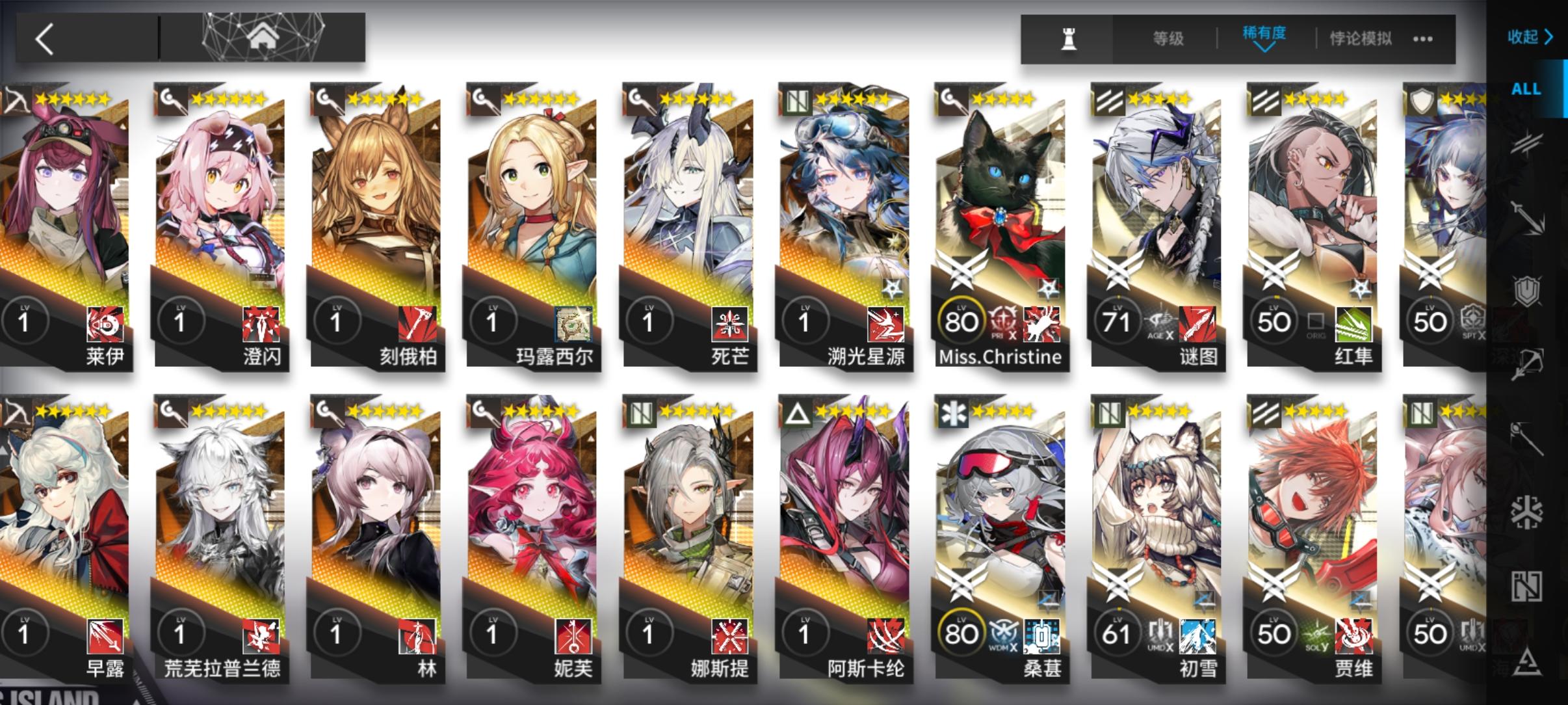Viewport: 1568px width, 705px height.
Task: Switch sorting to the 等级 tab
Action: pyautogui.click(x=1169, y=38)
